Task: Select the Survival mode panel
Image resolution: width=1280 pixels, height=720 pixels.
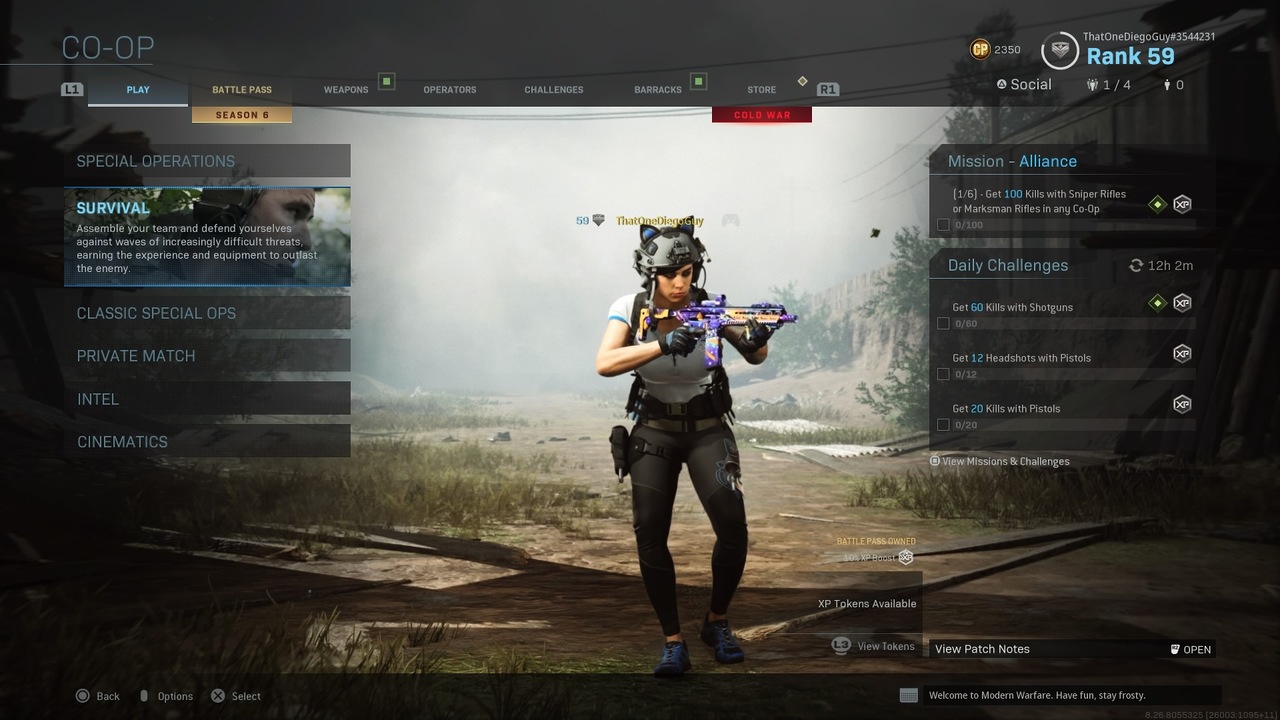Action: 207,237
